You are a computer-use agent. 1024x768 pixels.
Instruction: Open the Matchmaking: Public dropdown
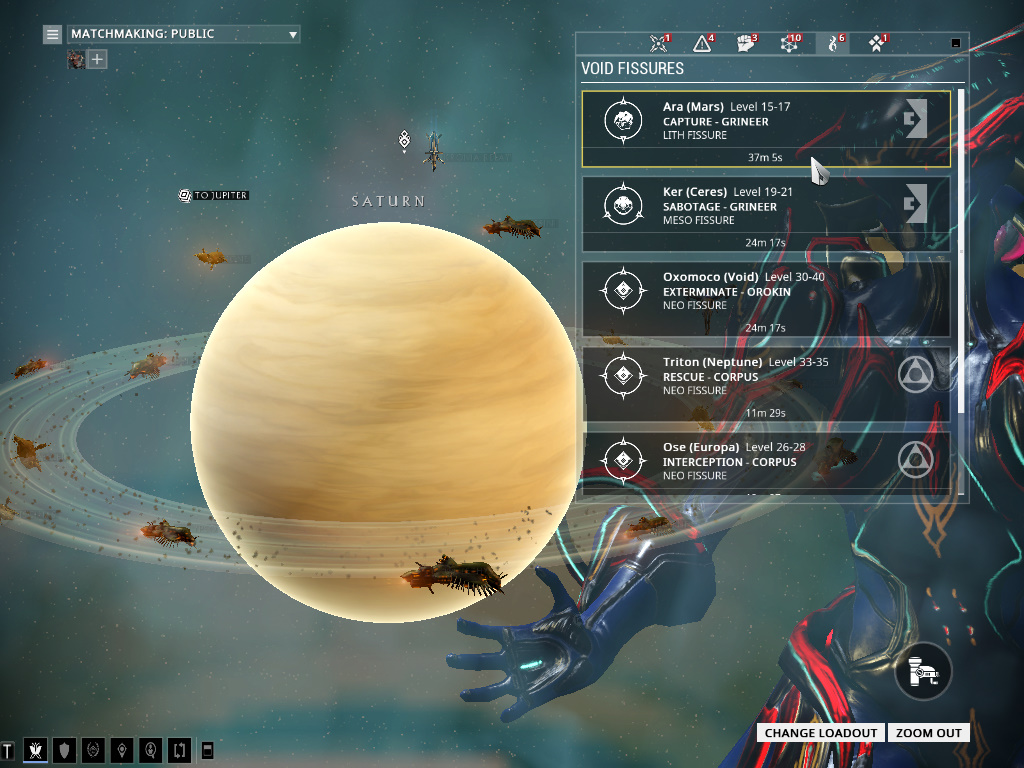point(184,34)
